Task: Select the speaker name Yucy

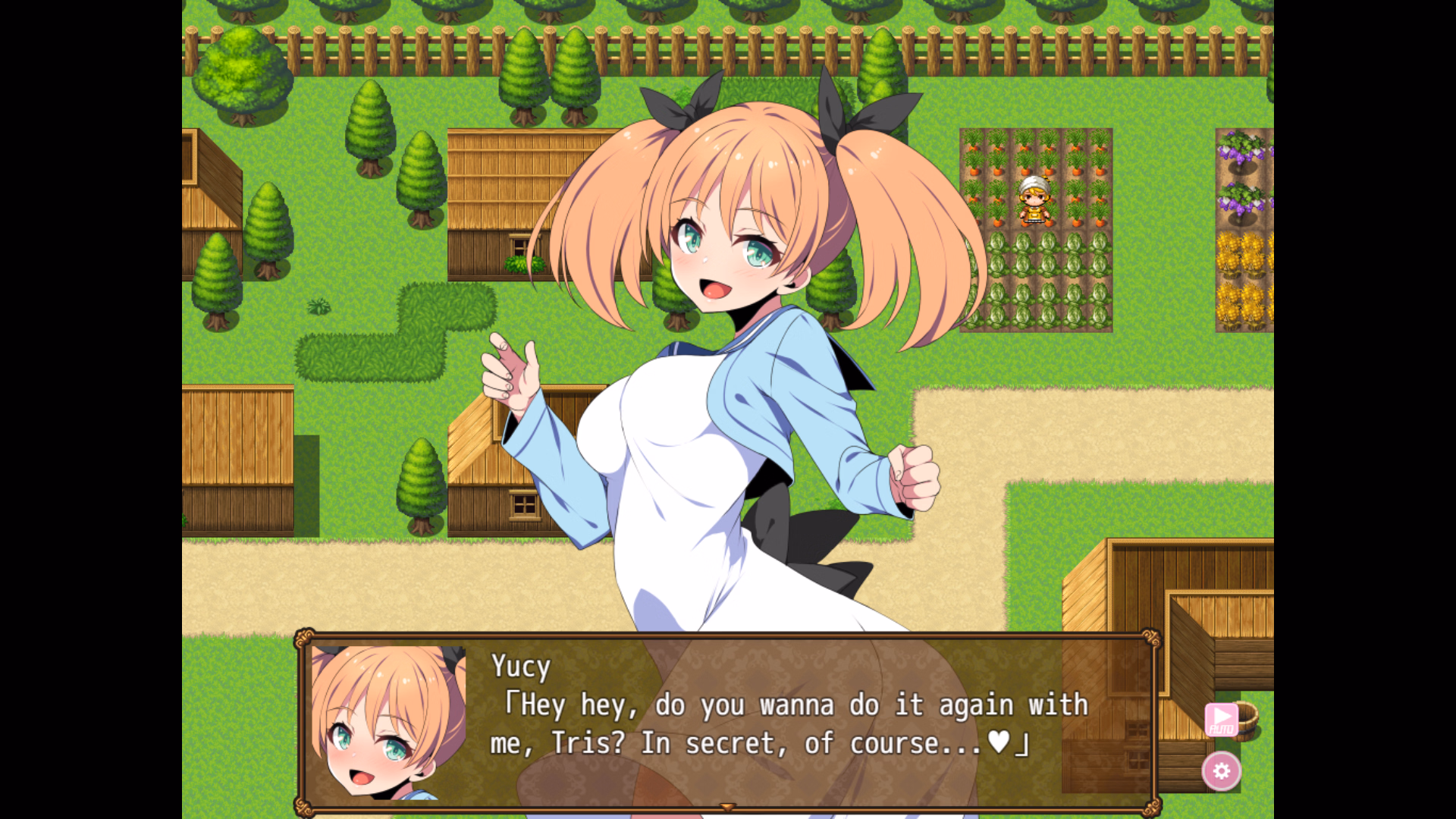Action: (x=522, y=666)
